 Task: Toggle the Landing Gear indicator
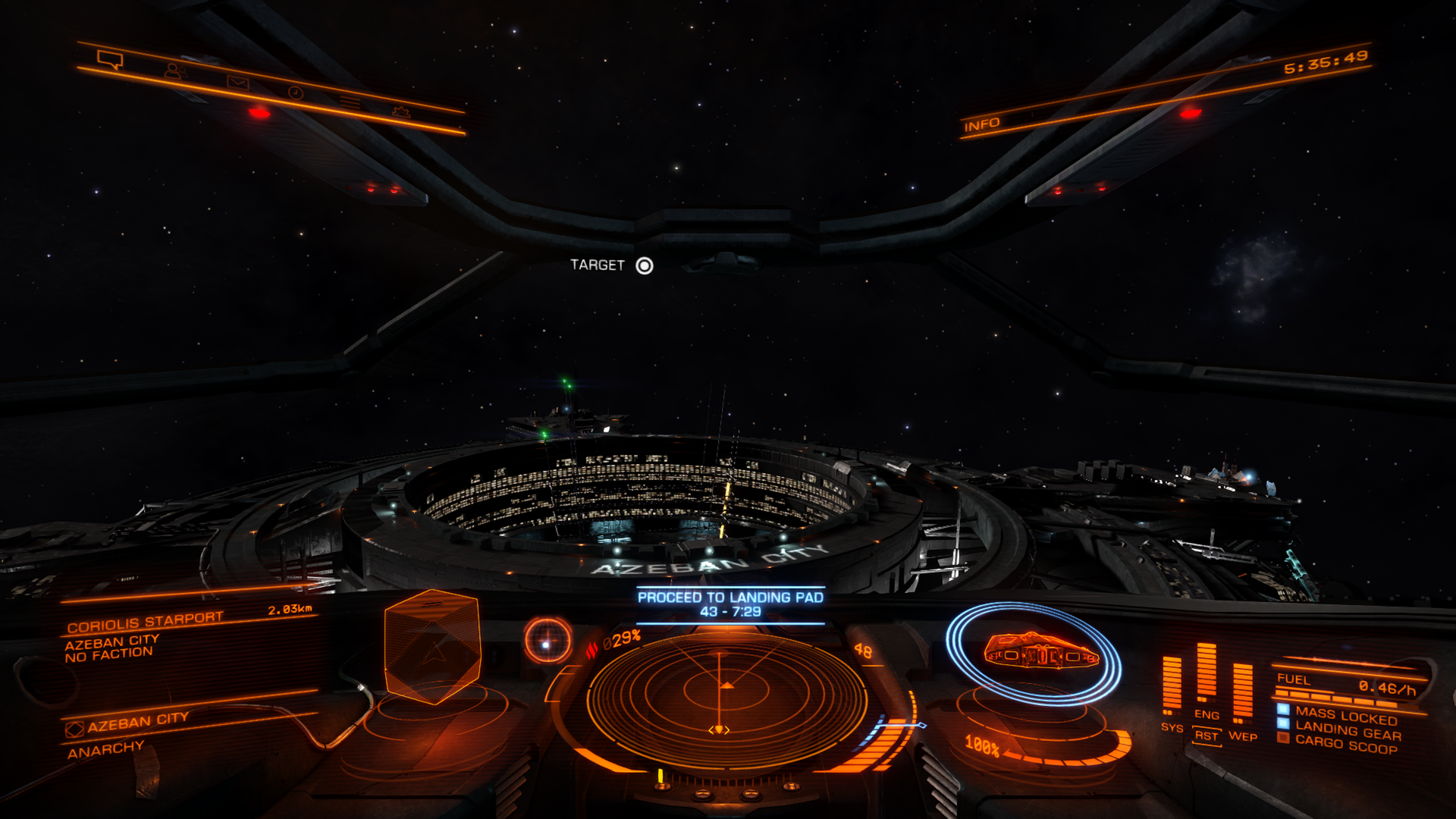tap(1347, 732)
